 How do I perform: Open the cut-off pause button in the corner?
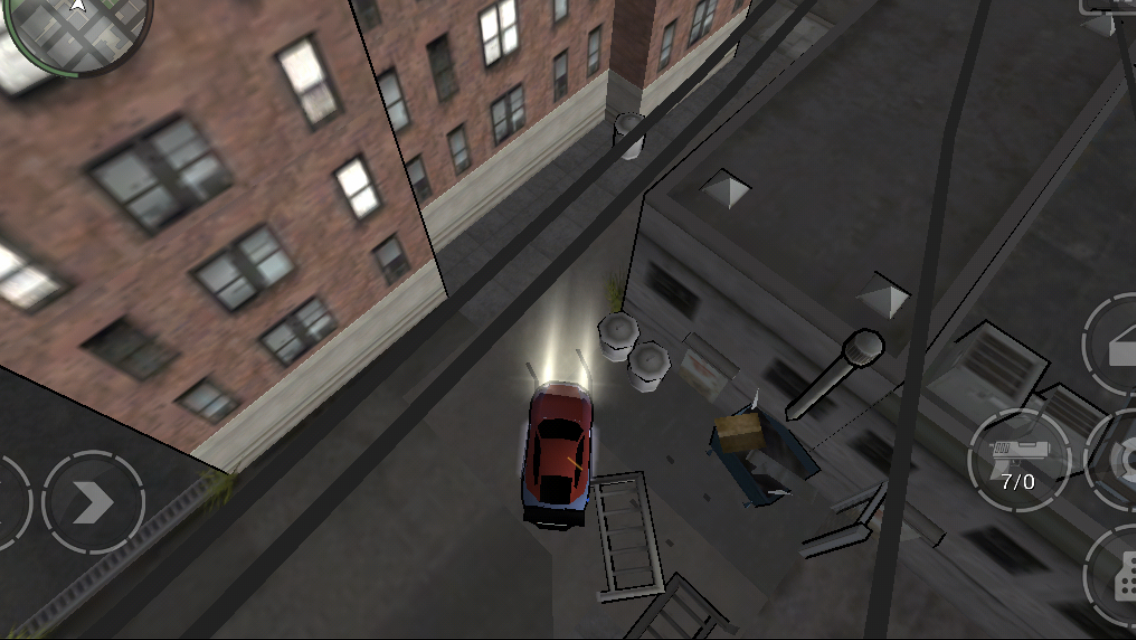coord(1108,6)
